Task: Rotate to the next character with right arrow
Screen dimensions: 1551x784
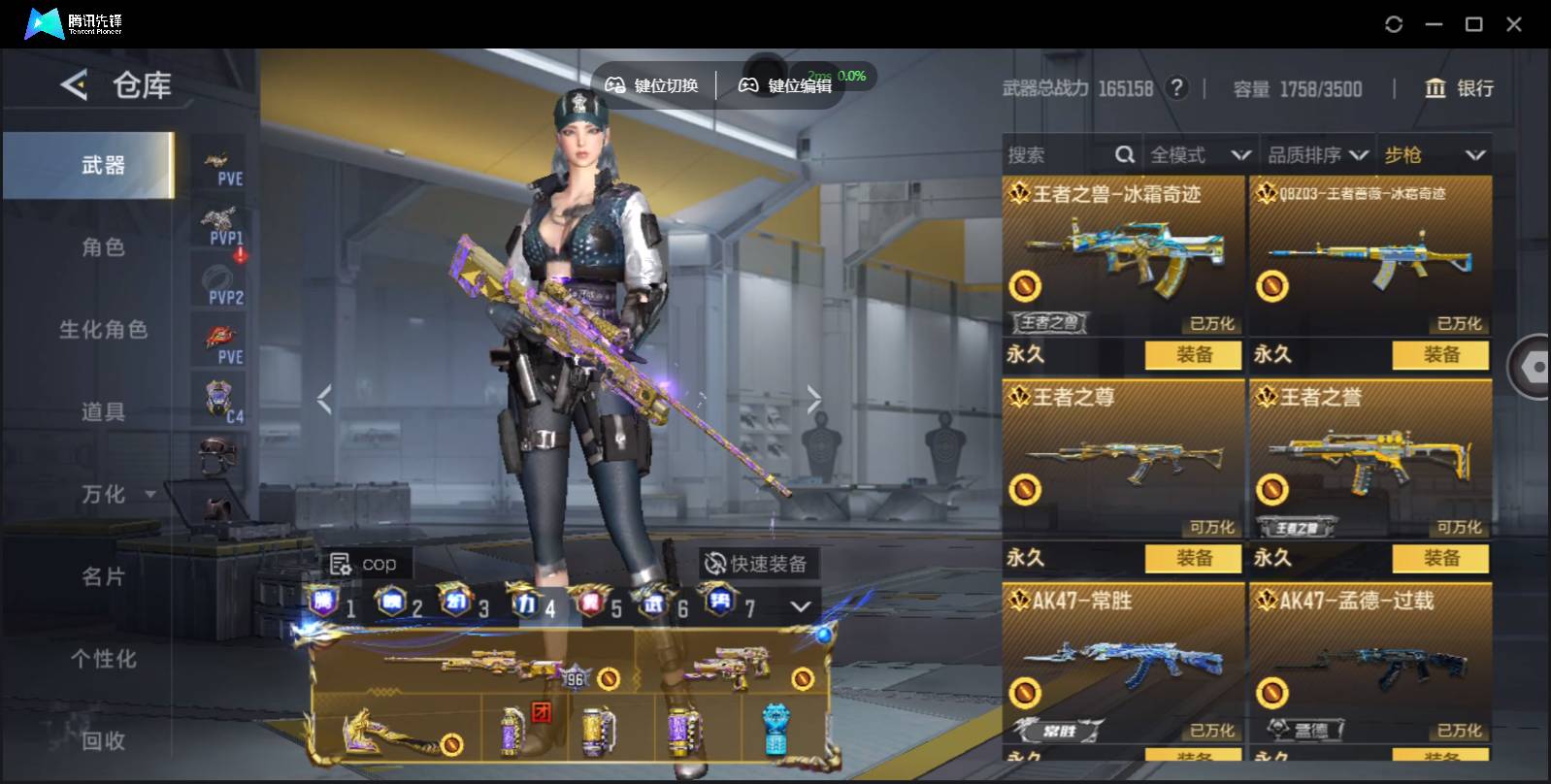Action: click(x=813, y=398)
